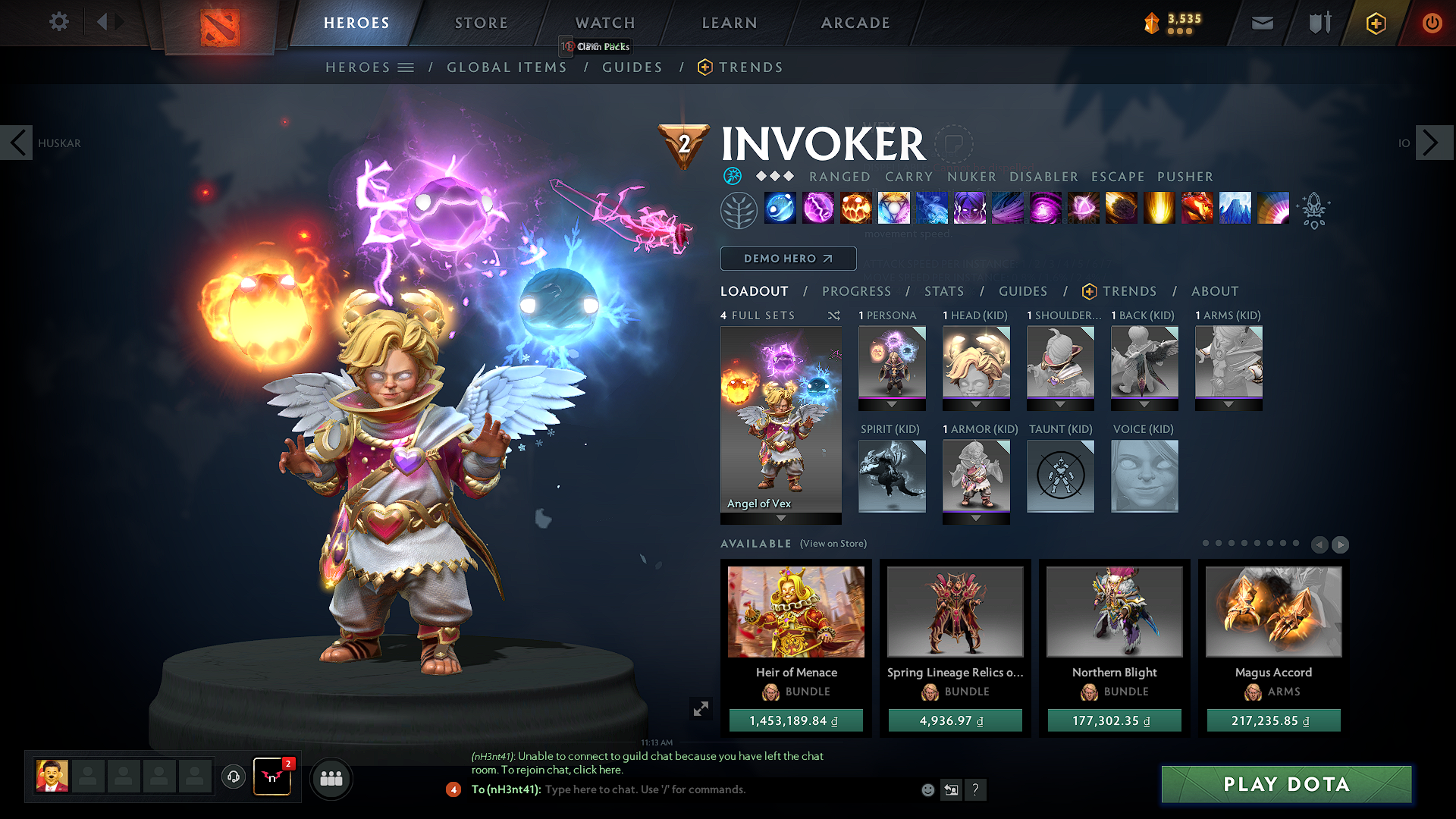The height and width of the screenshot is (819, 1456).
Task: View the Sun Strike ability icon
Action: 1159,209
